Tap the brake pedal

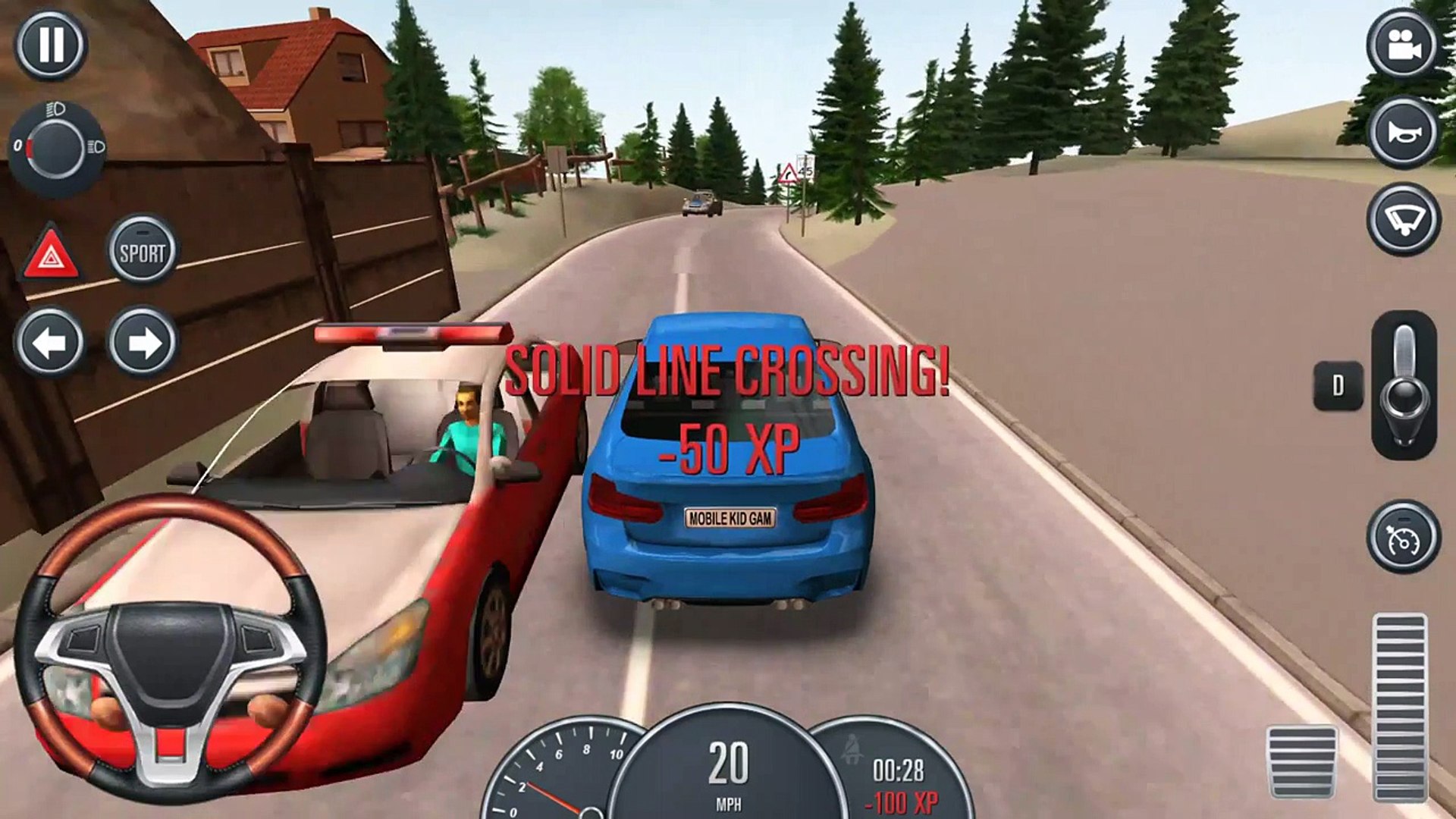pos(1302,761)
